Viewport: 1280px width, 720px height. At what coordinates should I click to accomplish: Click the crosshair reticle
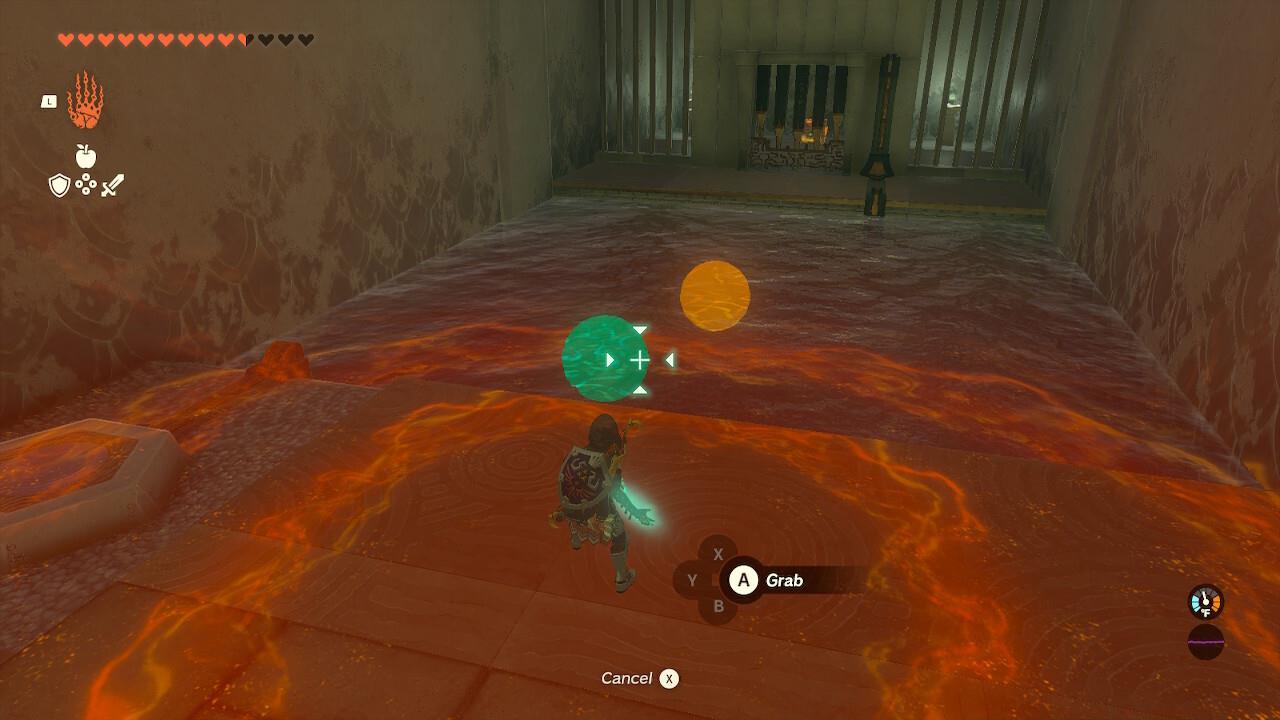click(x=639, y=360)
